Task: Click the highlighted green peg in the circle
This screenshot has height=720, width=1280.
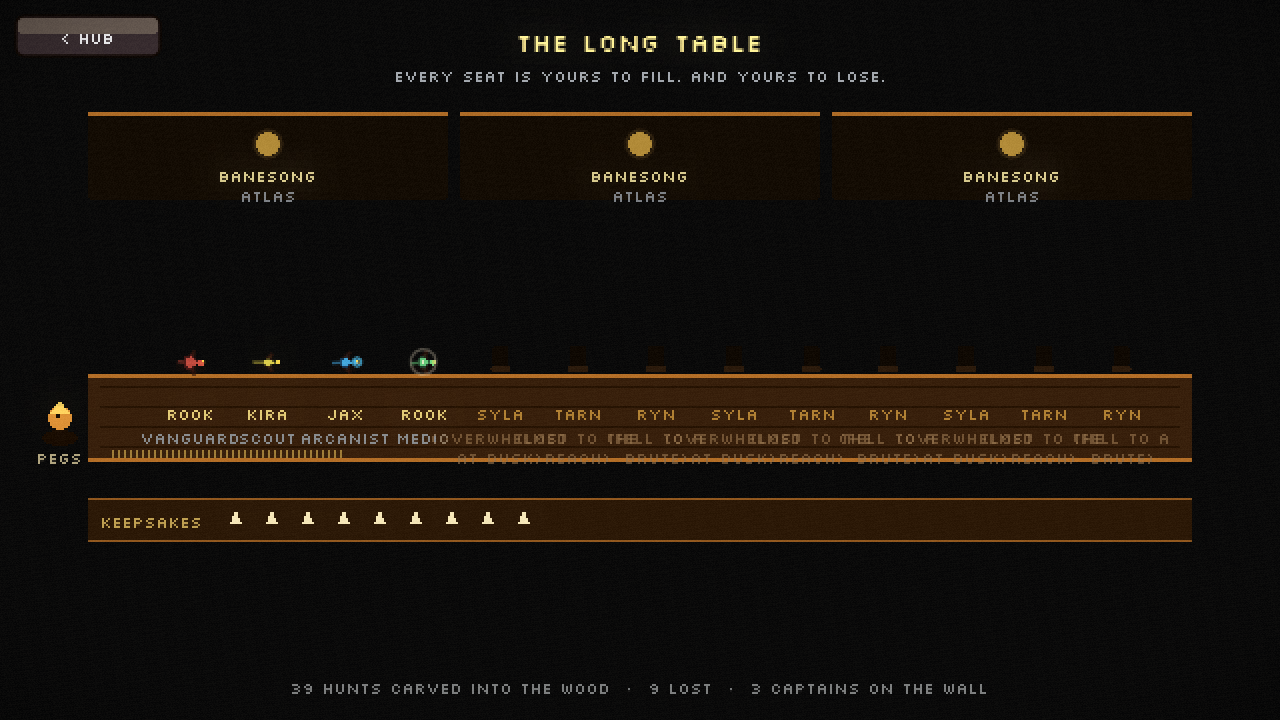Action: (x=423, y=361)
